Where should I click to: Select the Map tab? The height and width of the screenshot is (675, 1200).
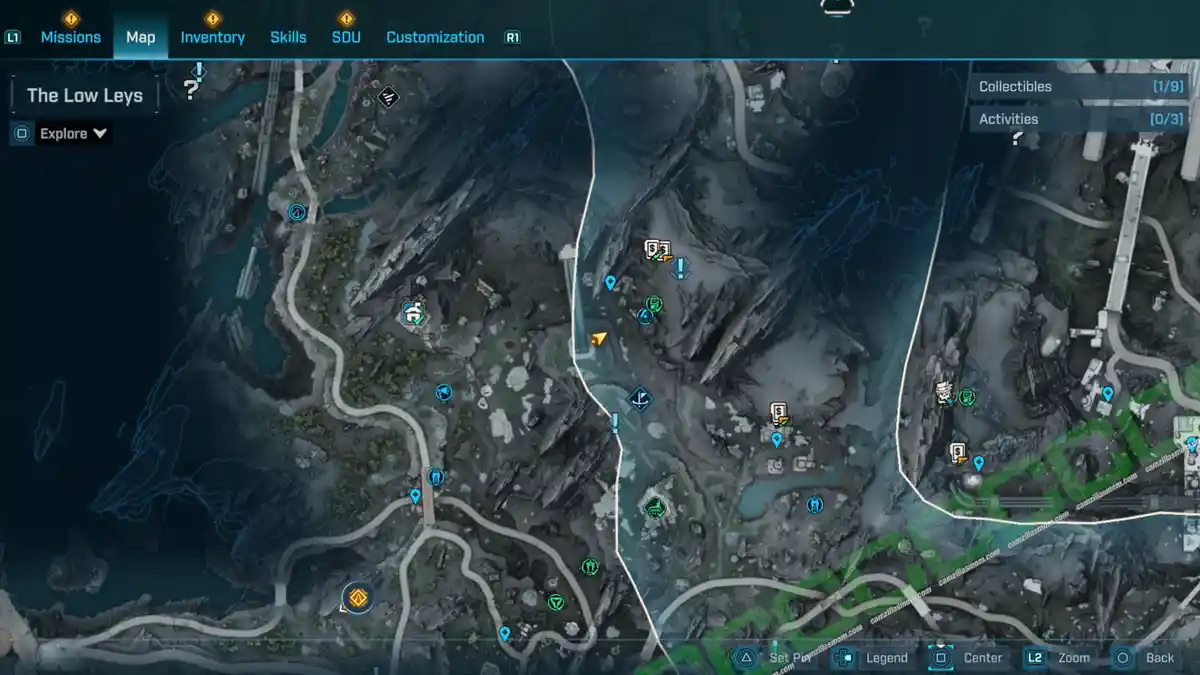coord(140,37)
